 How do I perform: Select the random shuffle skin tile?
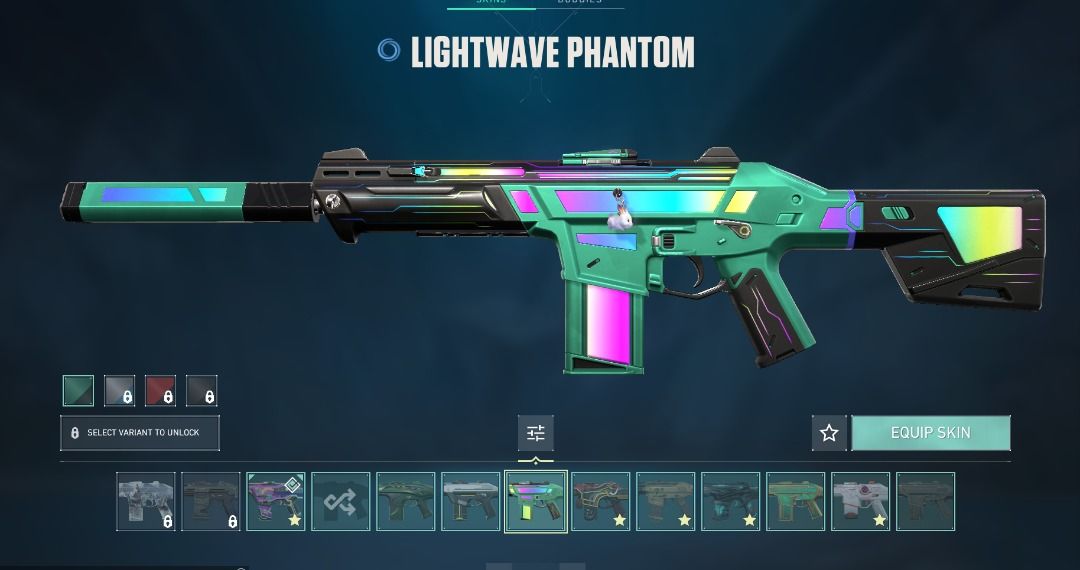tap(341, 501)
